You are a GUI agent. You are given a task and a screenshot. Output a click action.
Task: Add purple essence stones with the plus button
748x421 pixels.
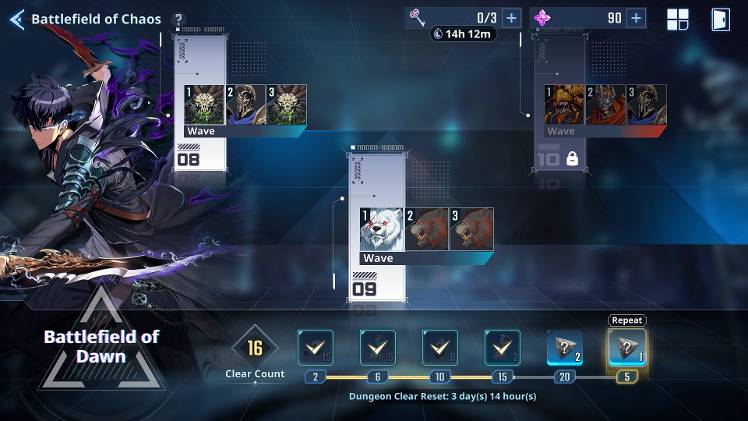click(636, 18)
